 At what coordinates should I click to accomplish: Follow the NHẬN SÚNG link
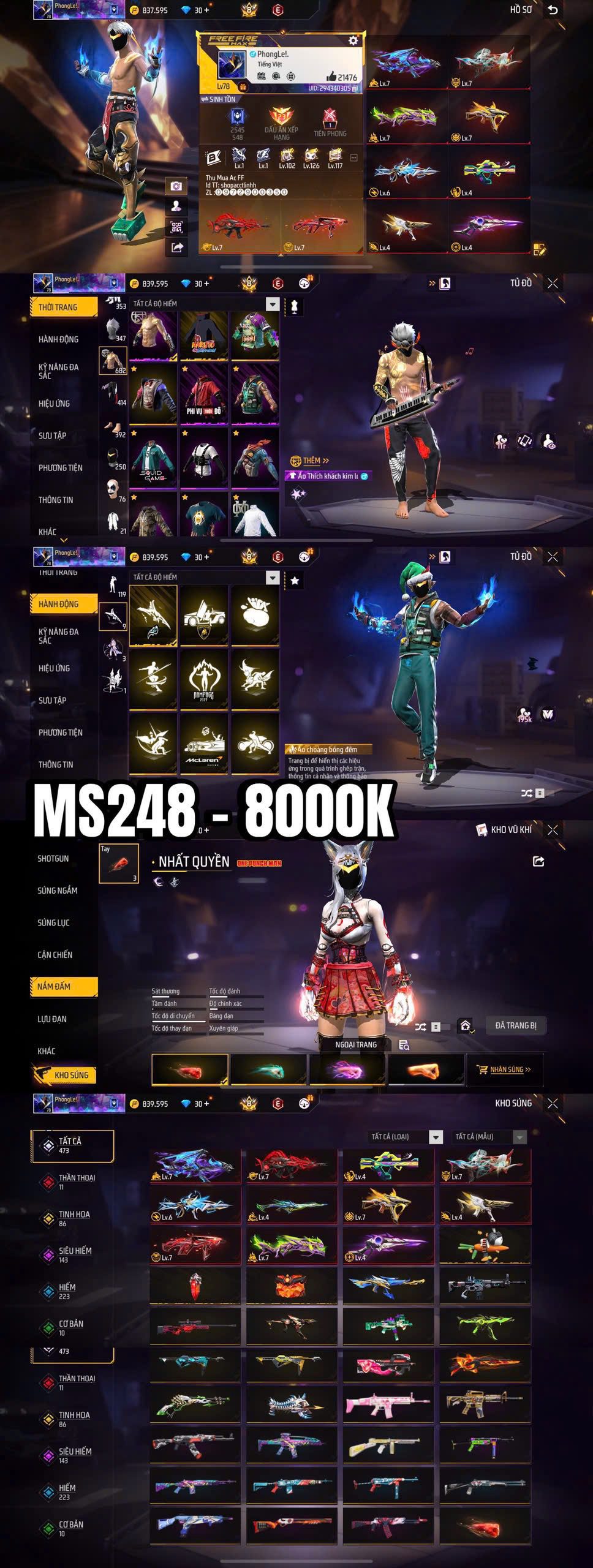click(x=505, y=1069)
